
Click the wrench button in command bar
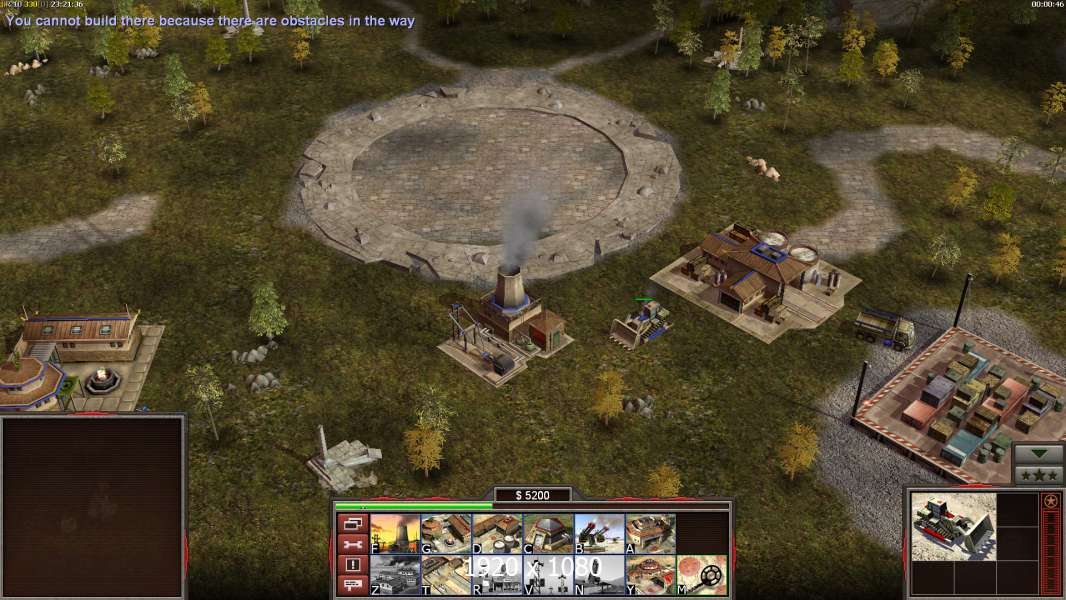[x=351, y=544]
